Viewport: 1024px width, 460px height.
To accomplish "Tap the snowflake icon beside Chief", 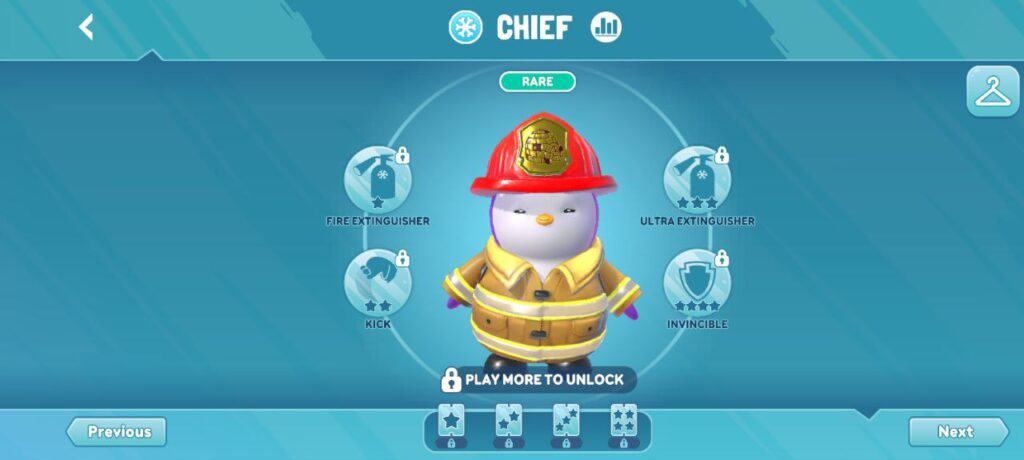I will click(465, 28).
